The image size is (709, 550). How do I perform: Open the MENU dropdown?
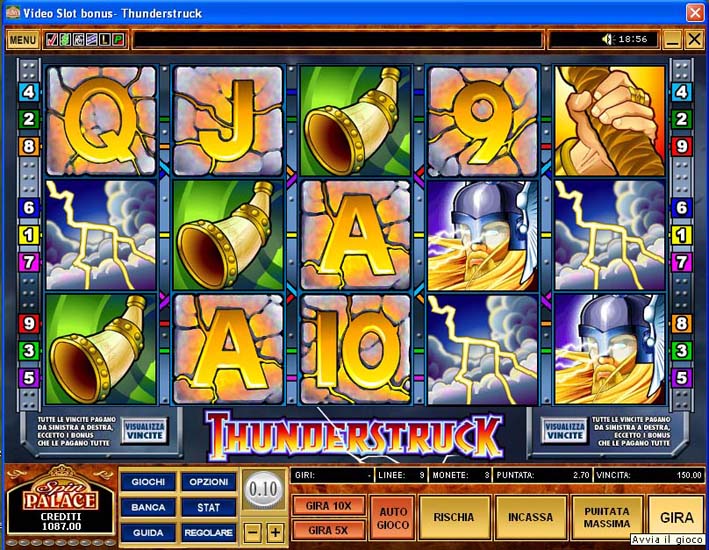click(22, 40)
